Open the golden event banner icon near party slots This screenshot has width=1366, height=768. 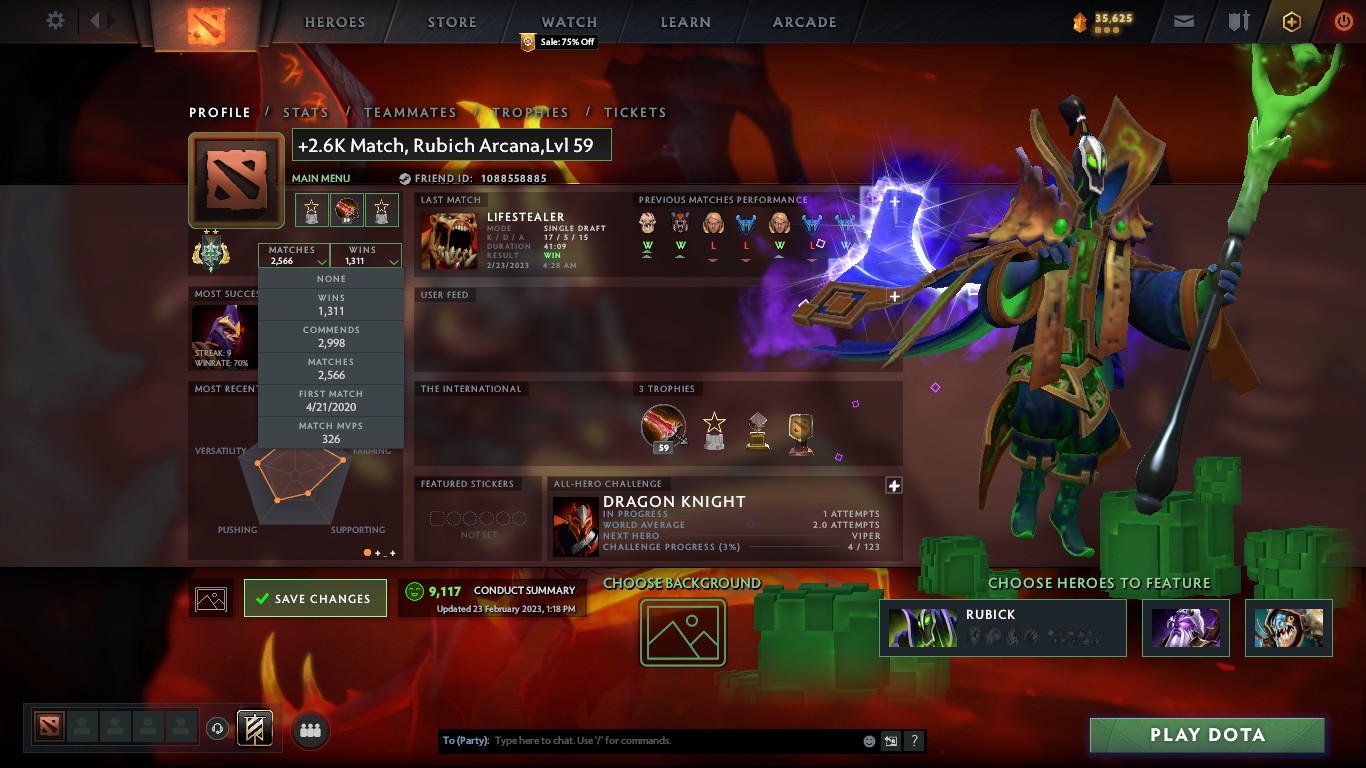254,729
